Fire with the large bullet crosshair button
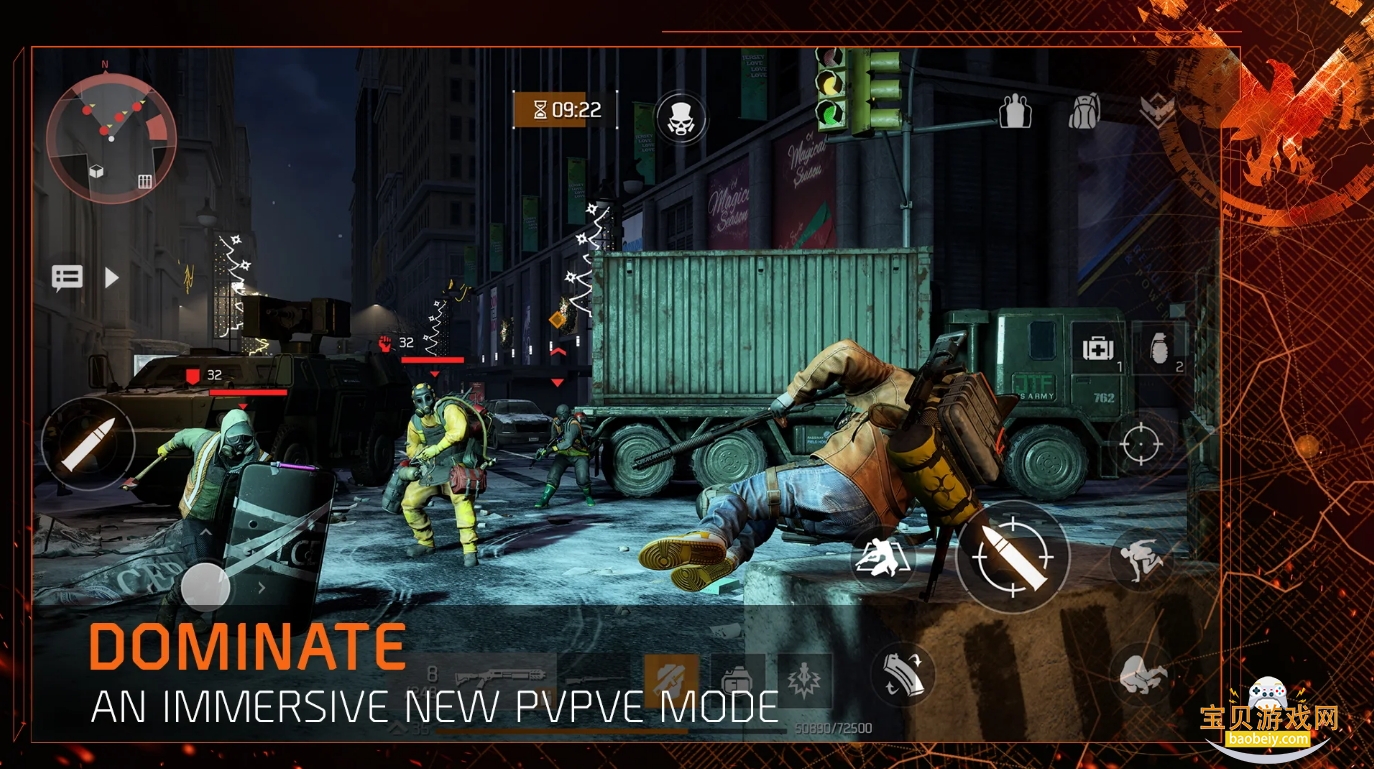Viewport: 1374px width, 769px height. pos(1013,556)
